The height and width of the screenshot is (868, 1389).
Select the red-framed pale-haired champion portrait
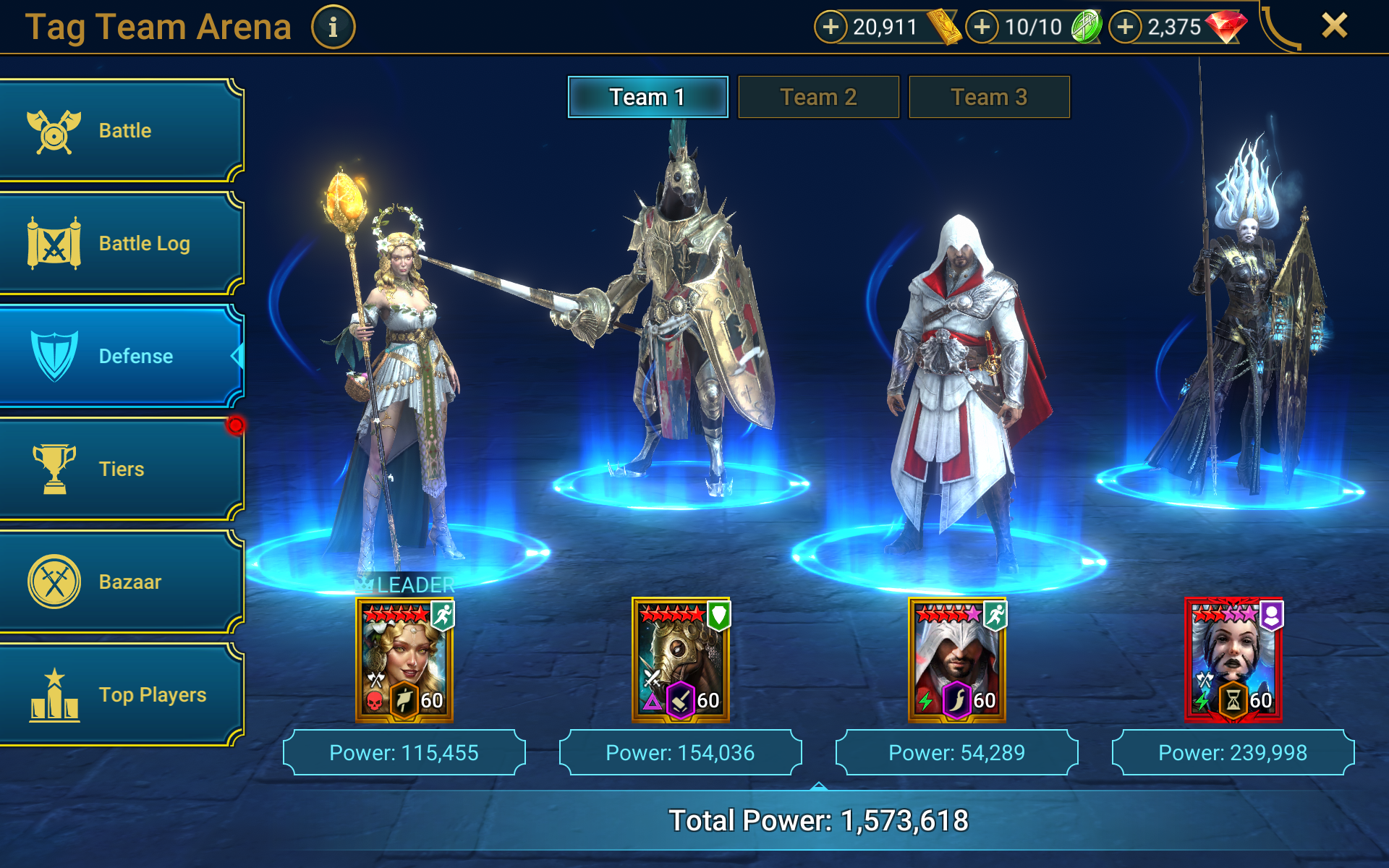[1233, 660]
